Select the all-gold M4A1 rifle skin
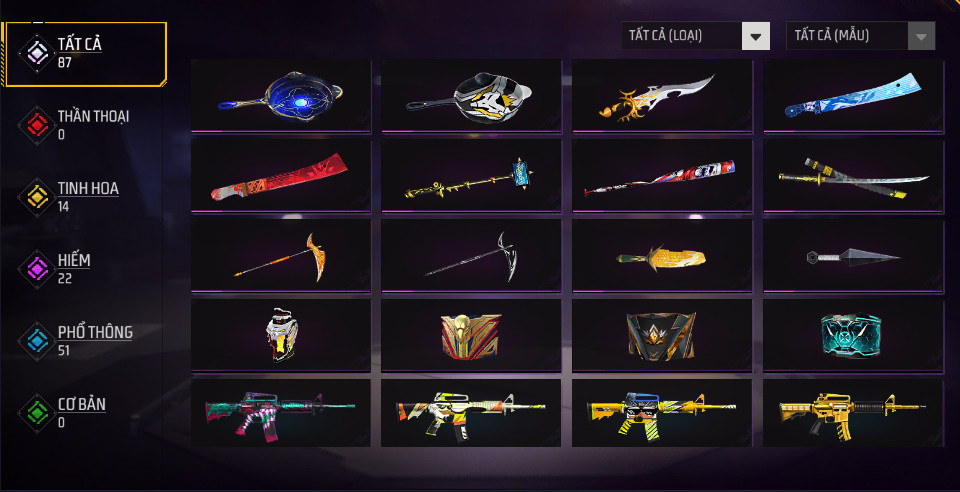Screen dimensions: 960x492 854,413
